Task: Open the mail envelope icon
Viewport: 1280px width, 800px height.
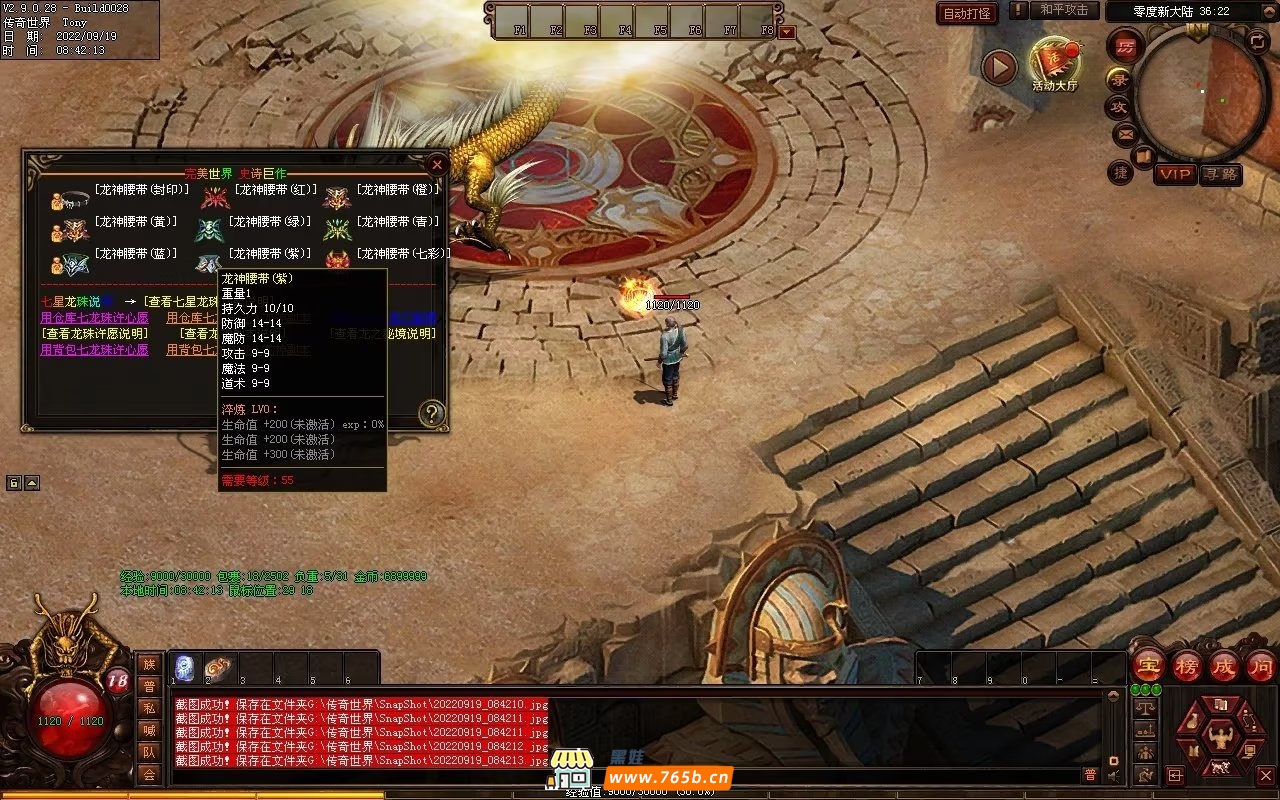Action: coord(1125,133)
